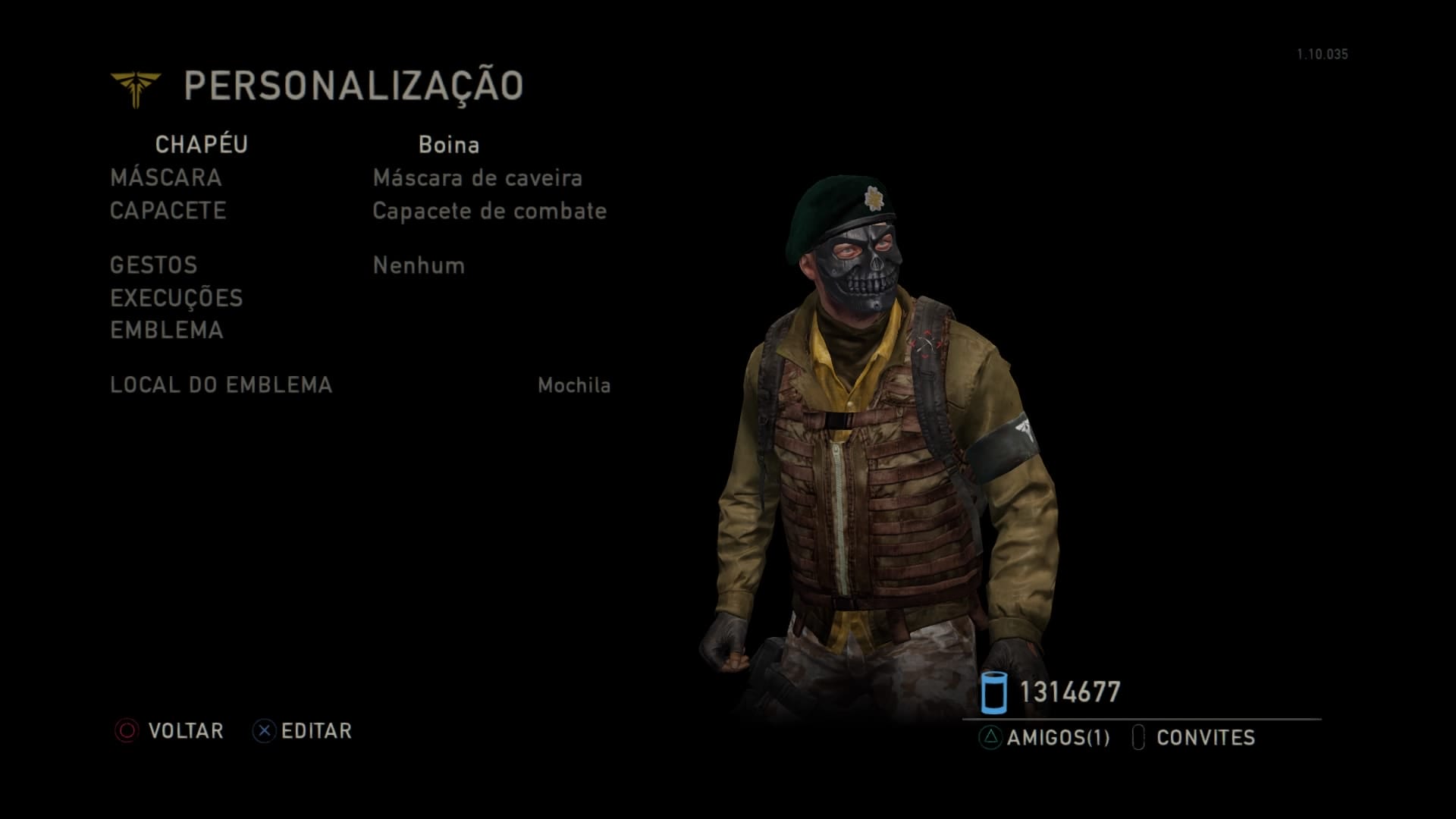Open the AMIGOS friends list
This screenshot has width=1456, height=819.
point(1045,738)
